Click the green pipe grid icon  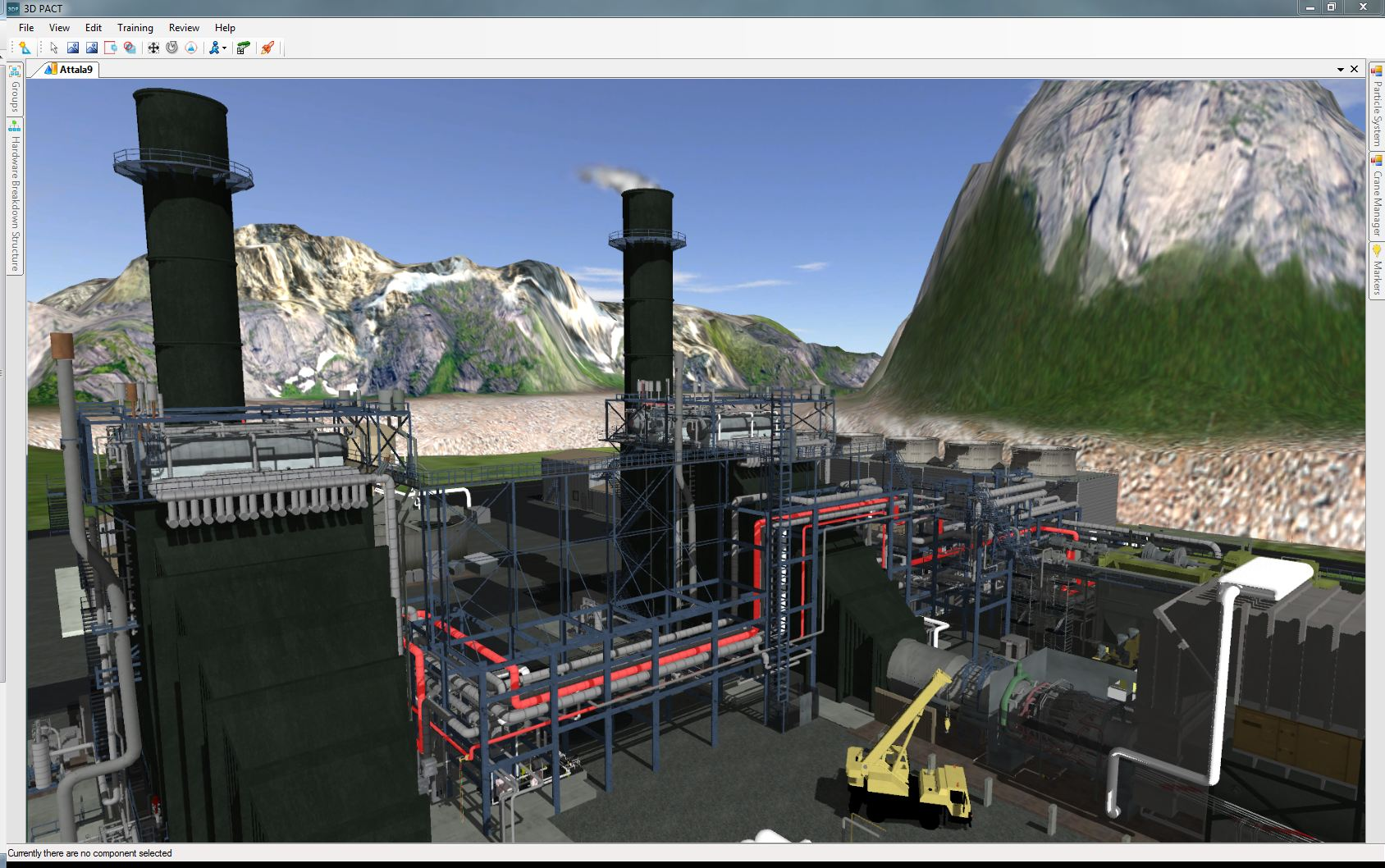coord(244,48)
